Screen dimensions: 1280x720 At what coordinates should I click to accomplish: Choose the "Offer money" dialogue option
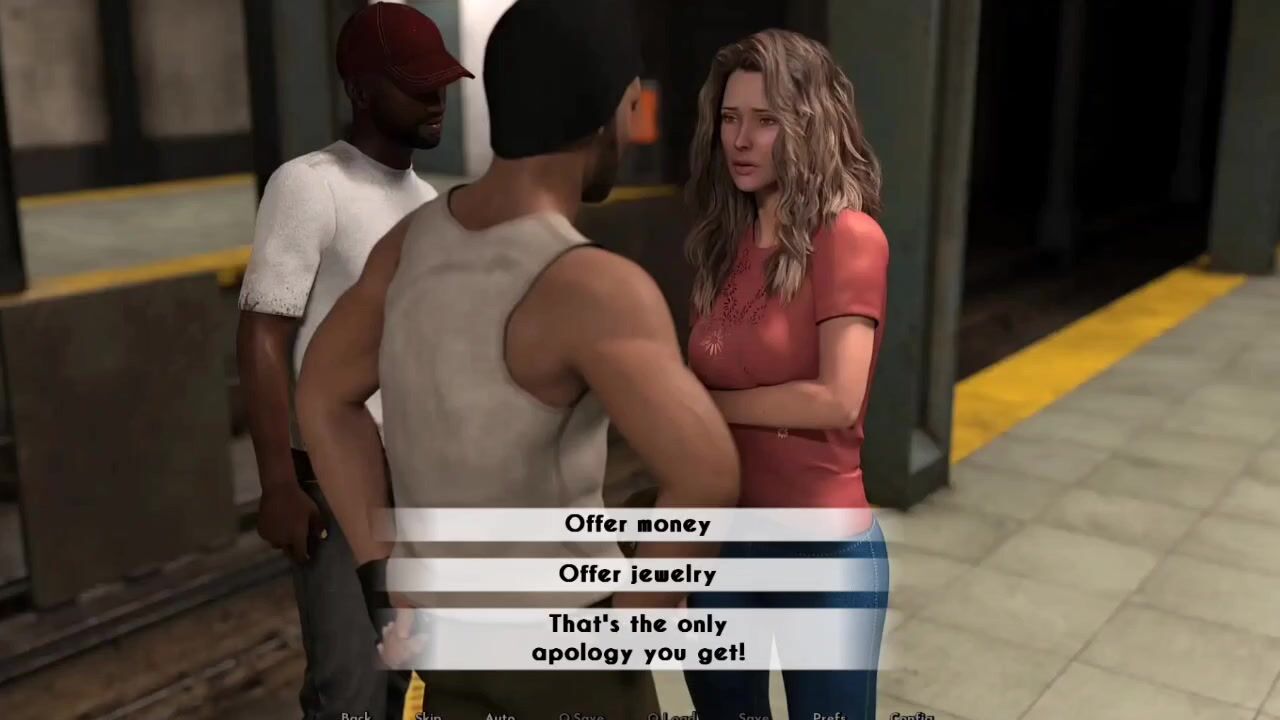coord(637,524)
